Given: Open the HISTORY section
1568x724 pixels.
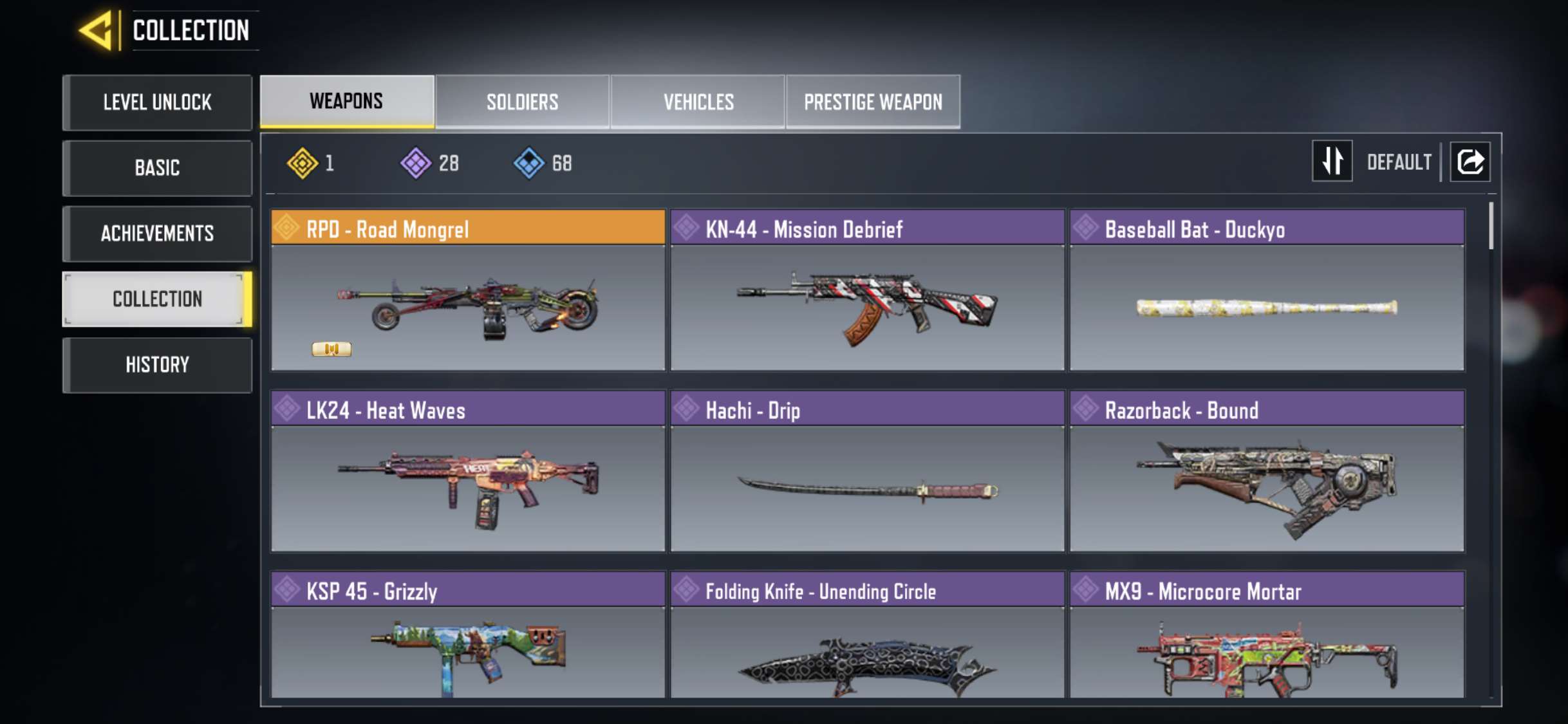Looking at the screenshot, I should click(x=157, y=365).
